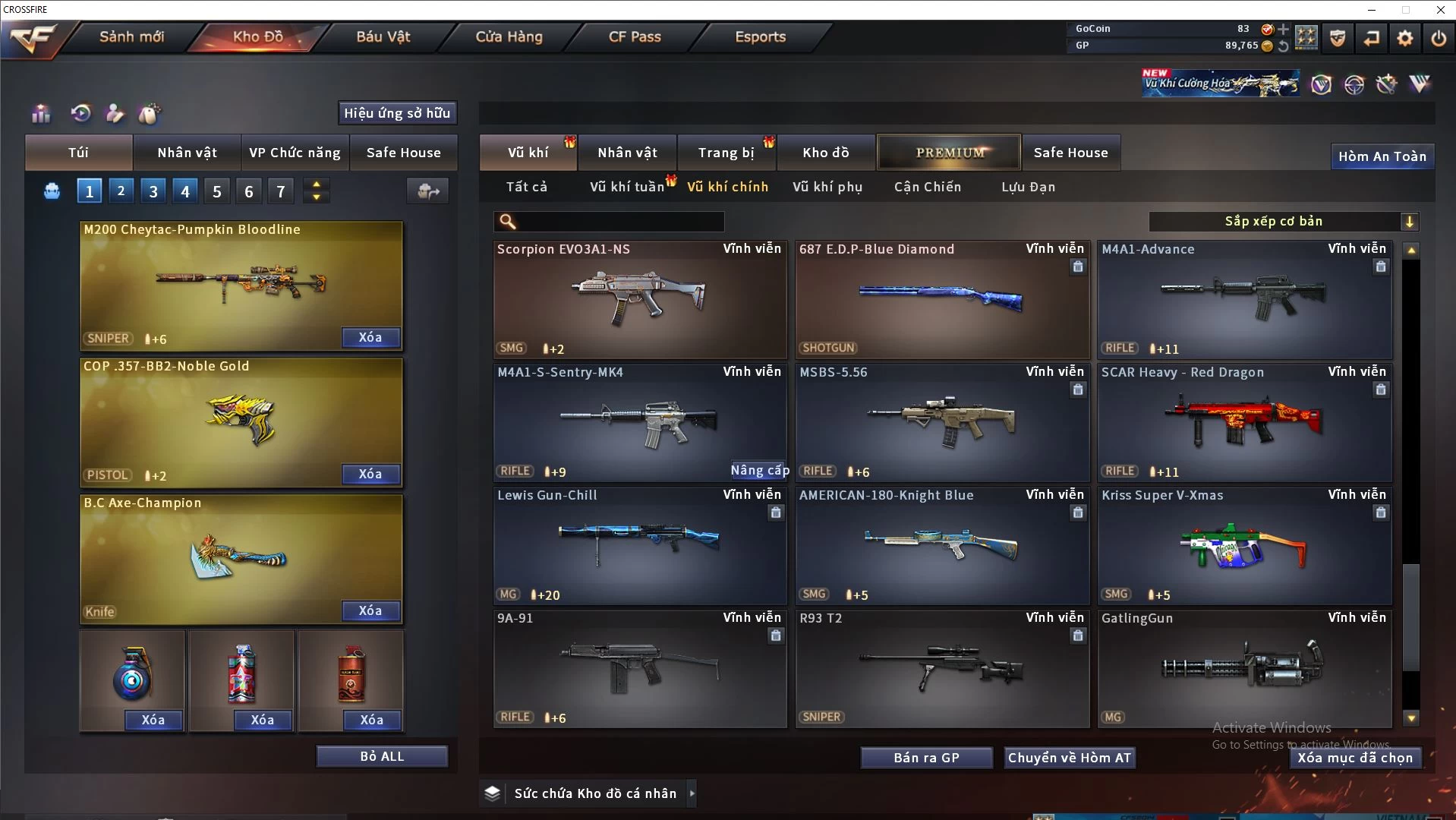Go to the Sảnh mới lobby
Image resolution: width=1456 pixels, height=820 pixels.
131,36
